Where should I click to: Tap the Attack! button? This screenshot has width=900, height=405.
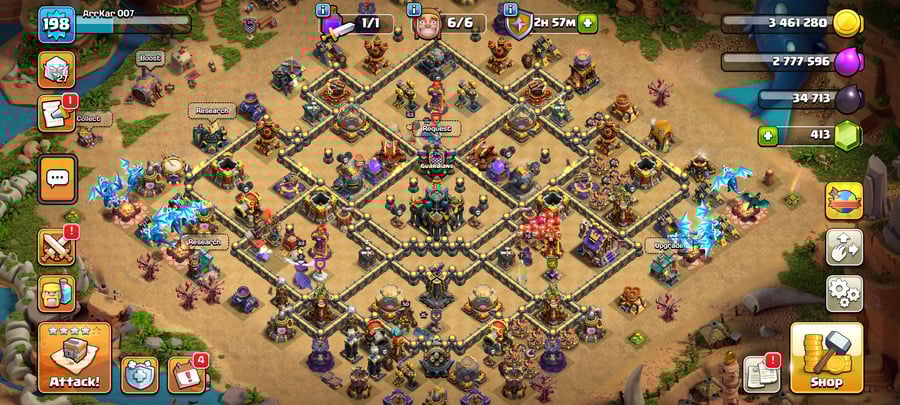pyautogui.click(x=75, y=357)
